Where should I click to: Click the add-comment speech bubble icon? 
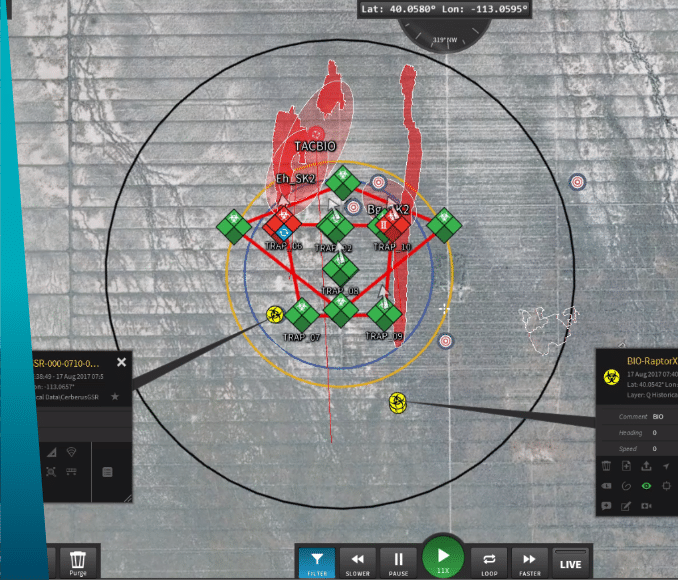click(607, 506)
